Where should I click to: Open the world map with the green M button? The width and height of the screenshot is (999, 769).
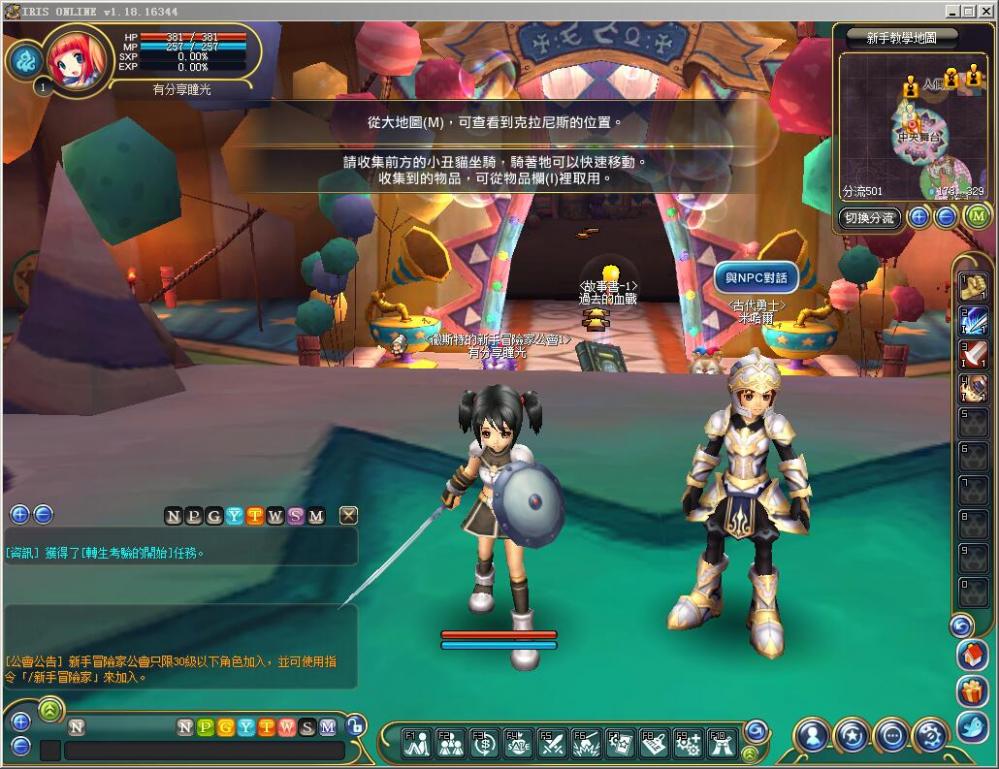coord(976,217)
